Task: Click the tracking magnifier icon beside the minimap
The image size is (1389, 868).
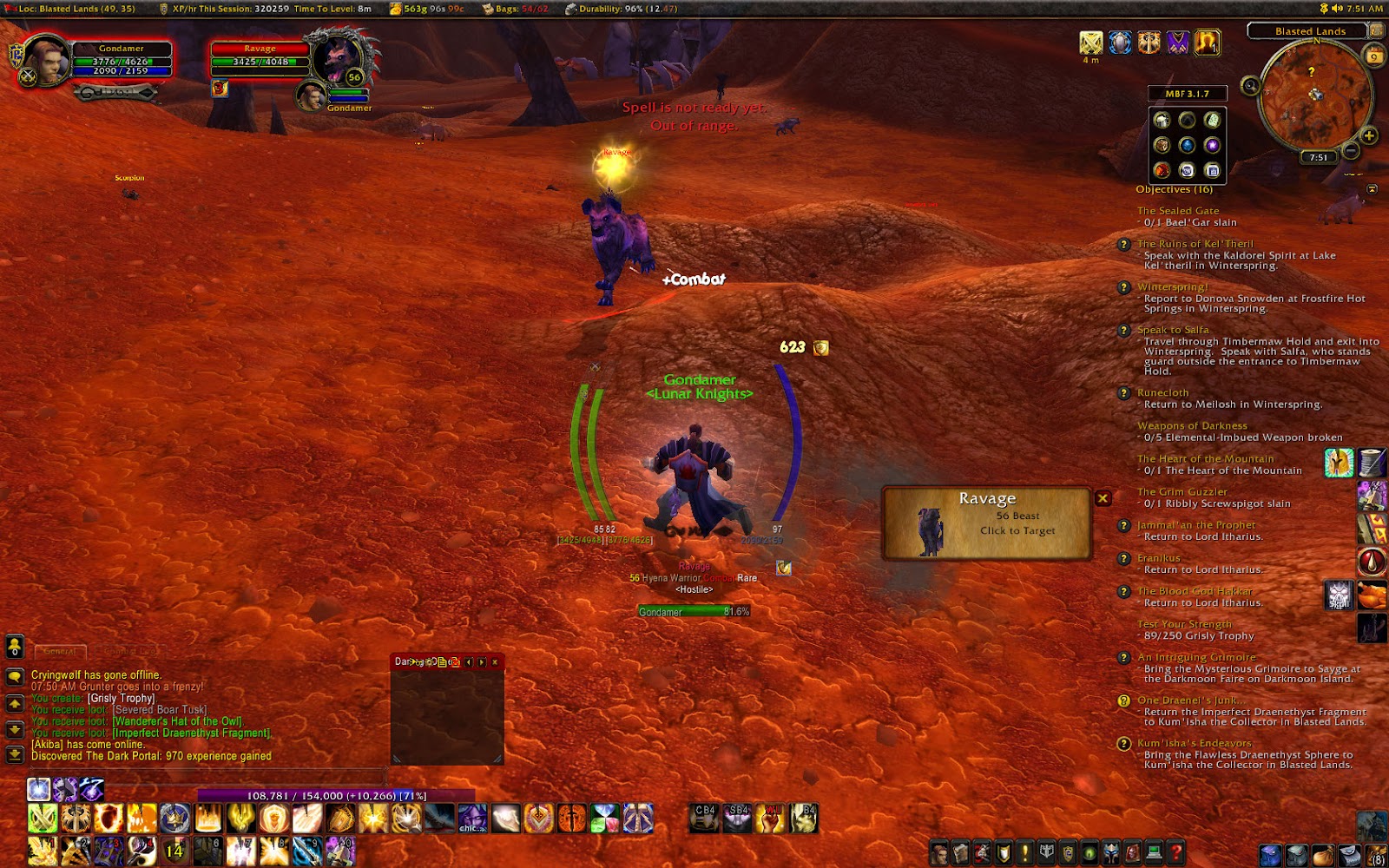Action: click(x=1250, y=85)
